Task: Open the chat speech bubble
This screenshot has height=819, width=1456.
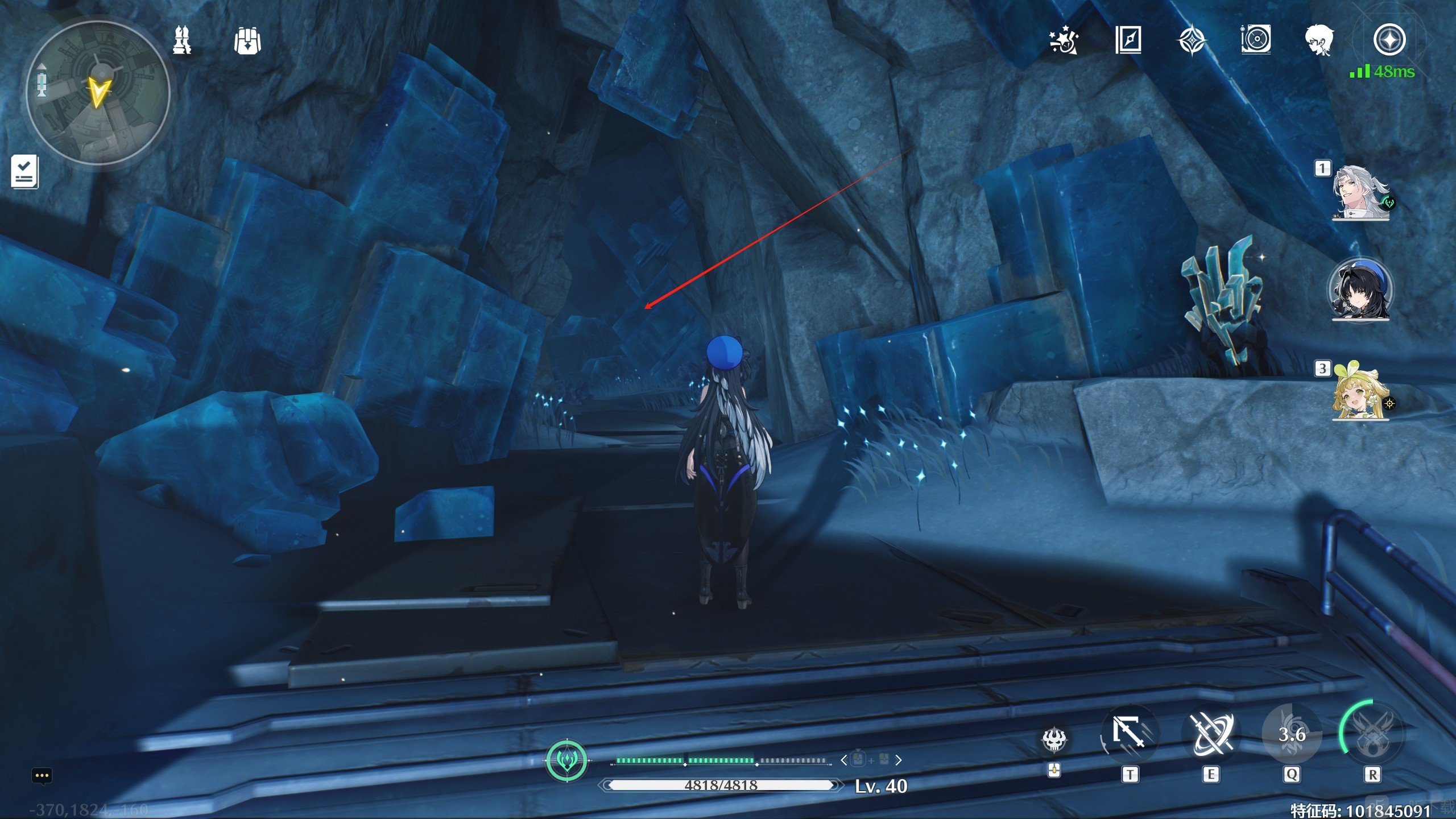Action: pyautogui.click(x=42, y=776)
